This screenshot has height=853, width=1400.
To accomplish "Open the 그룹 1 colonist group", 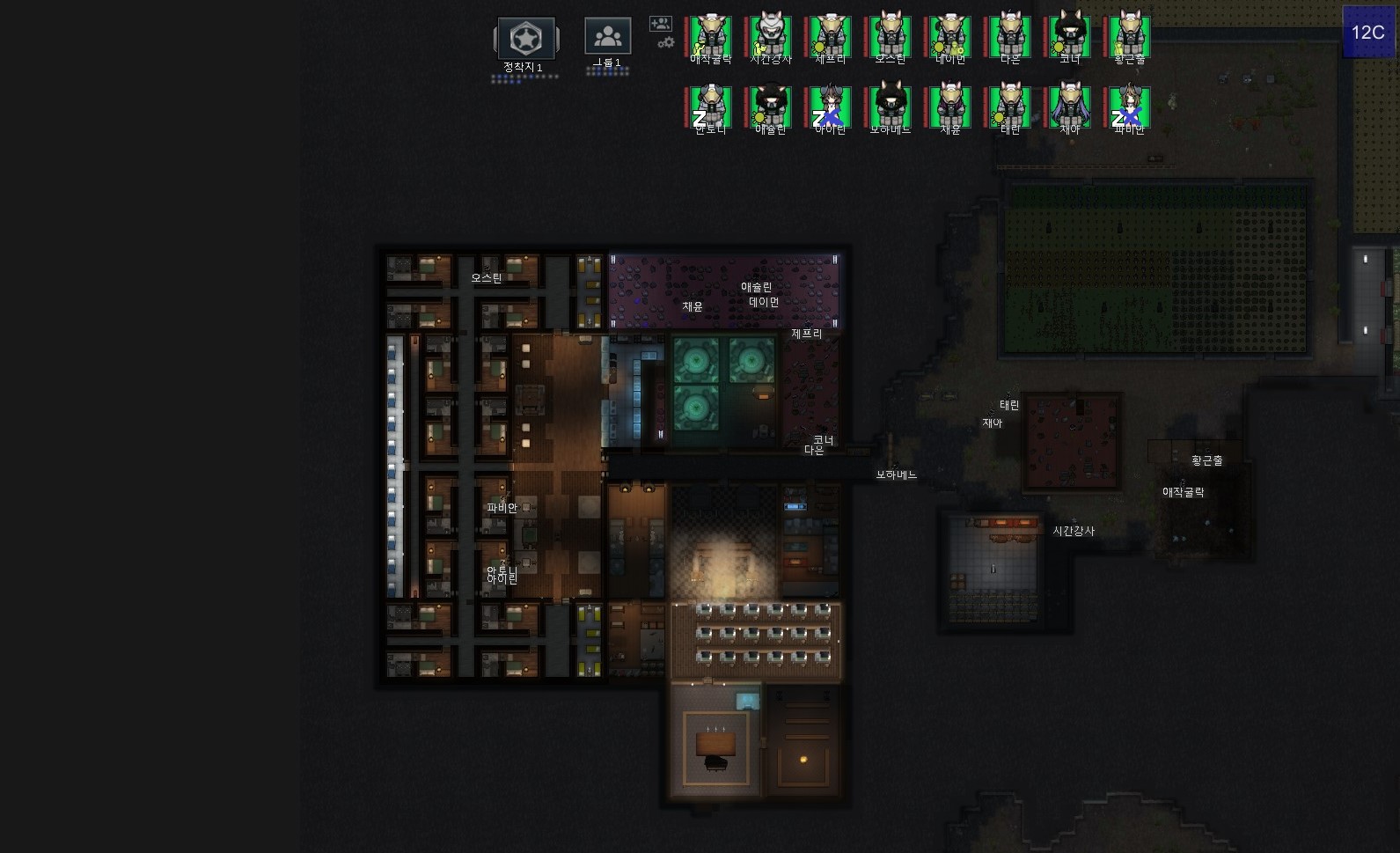I will (607, 37).
